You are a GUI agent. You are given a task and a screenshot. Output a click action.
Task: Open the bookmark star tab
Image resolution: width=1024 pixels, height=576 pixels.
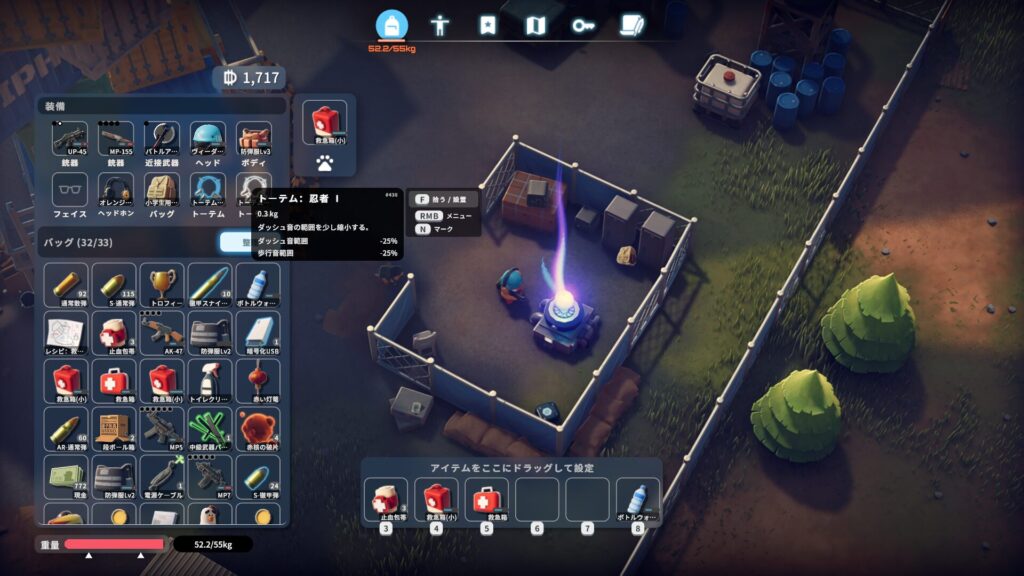click(x=487, y=25)
